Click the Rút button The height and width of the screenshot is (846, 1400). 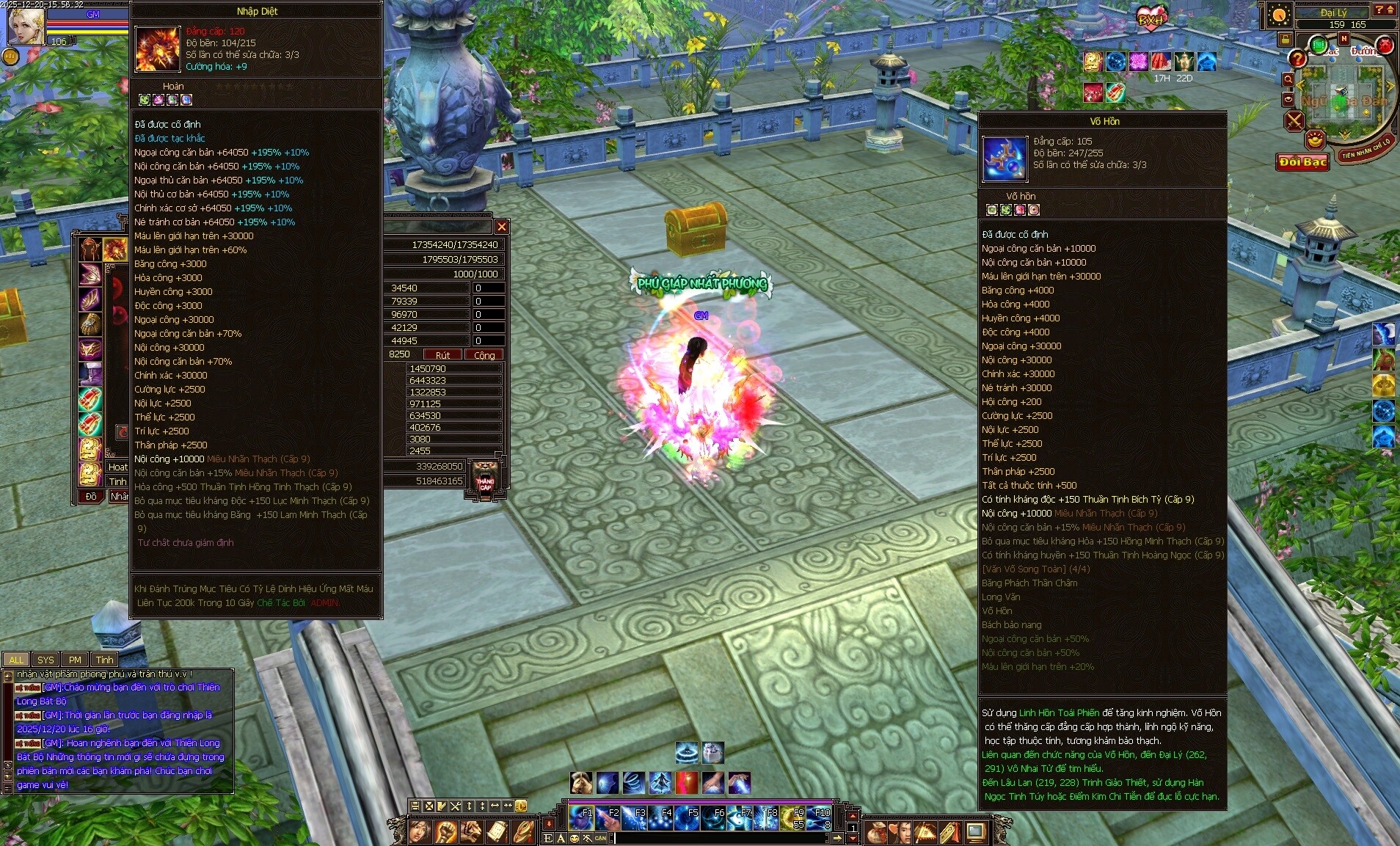pyautogui.click(x=442, y=355)
